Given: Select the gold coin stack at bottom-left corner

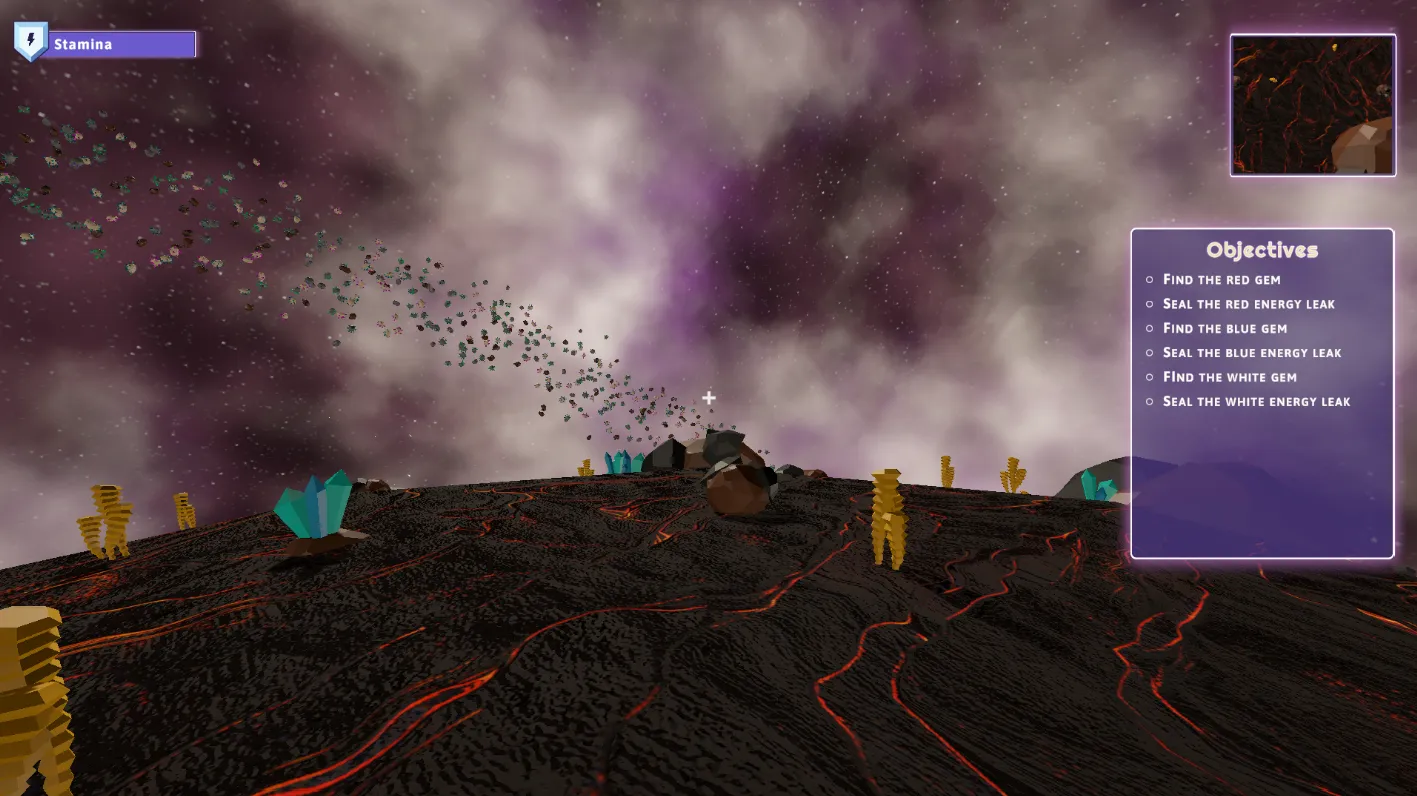Looking at the screenshot, I should click(30, 690).
